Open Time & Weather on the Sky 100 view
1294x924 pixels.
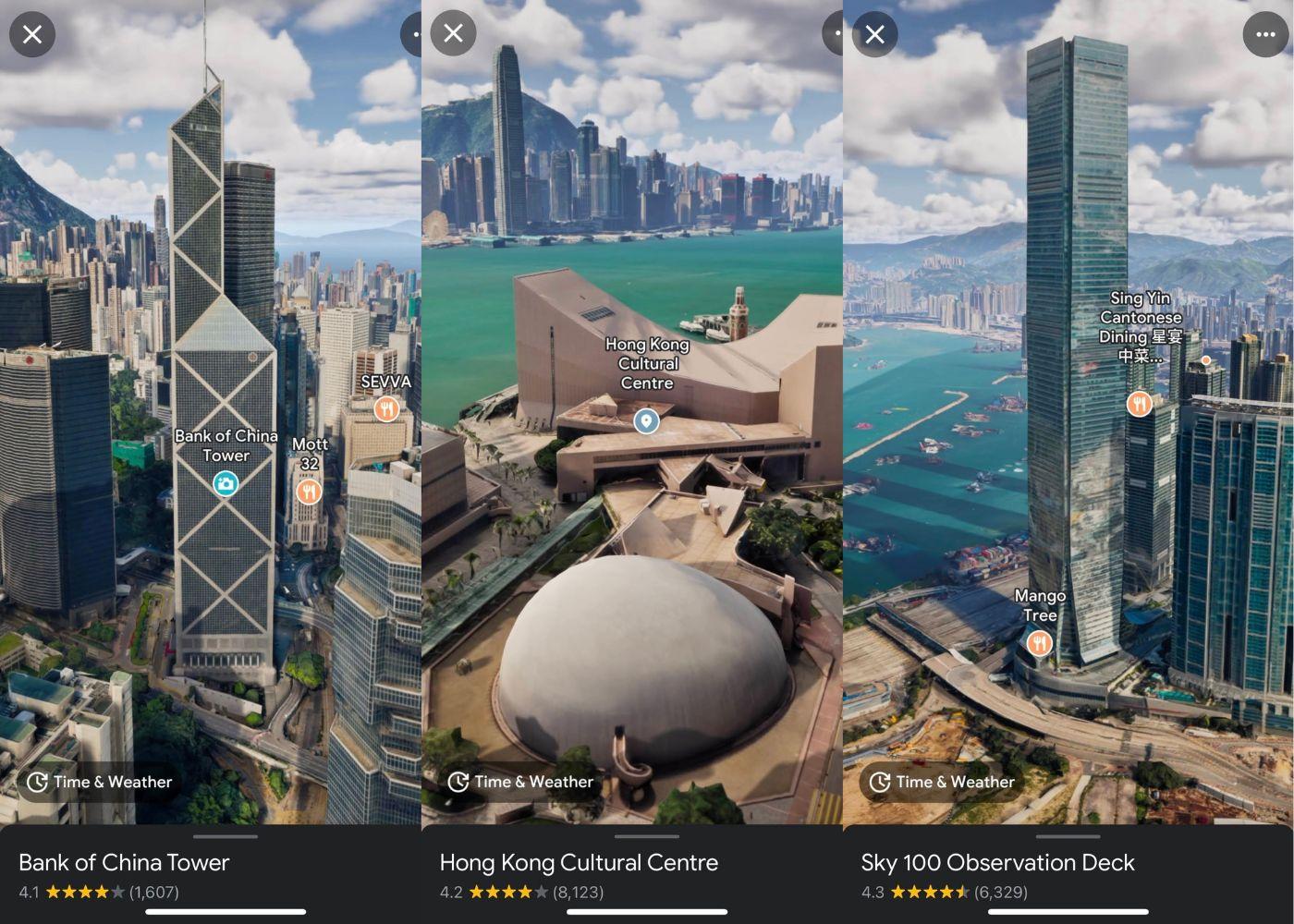[x=945, y=782]
